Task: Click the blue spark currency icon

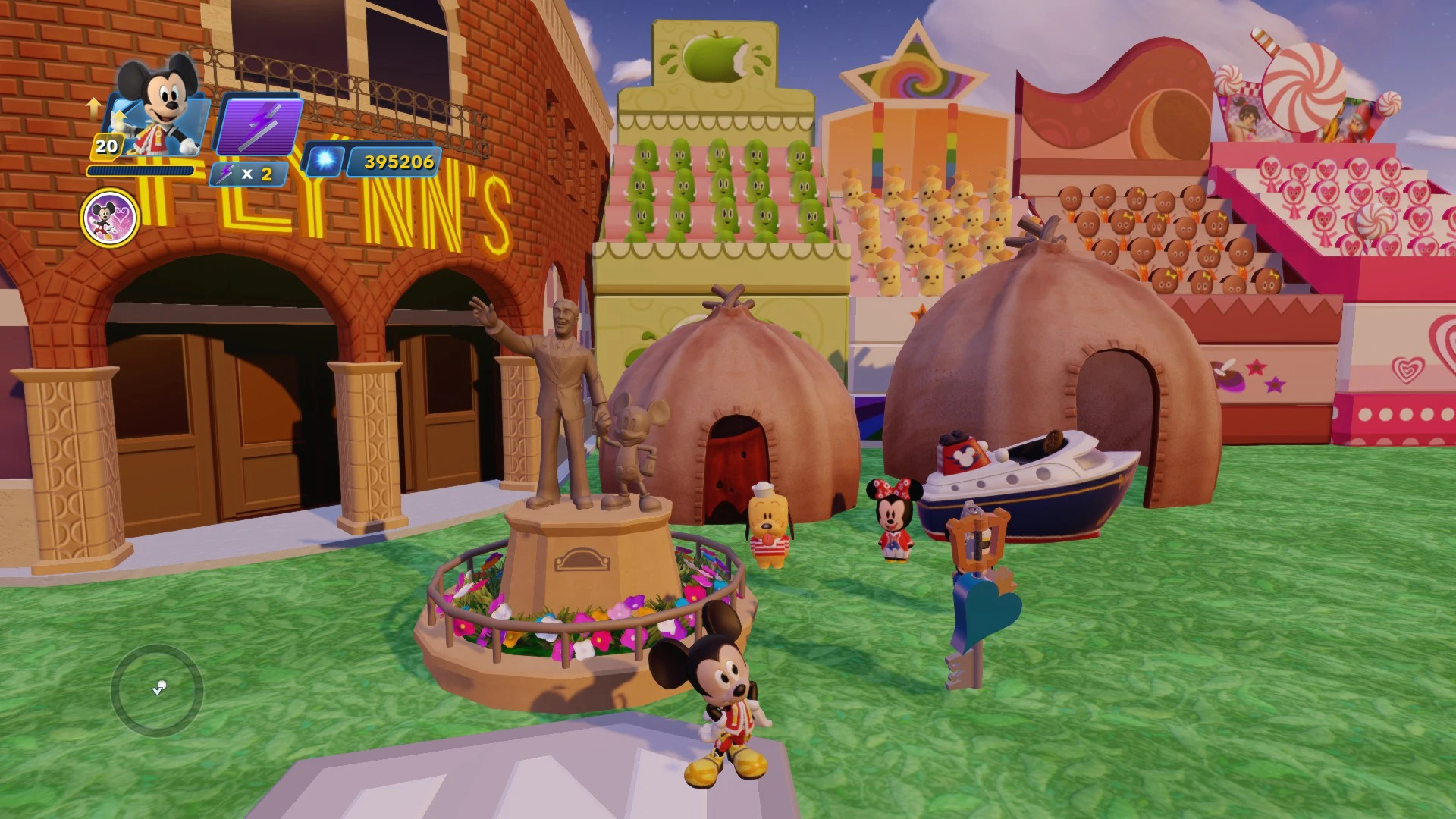Action: pyautogui.click(x=325, y=161)
